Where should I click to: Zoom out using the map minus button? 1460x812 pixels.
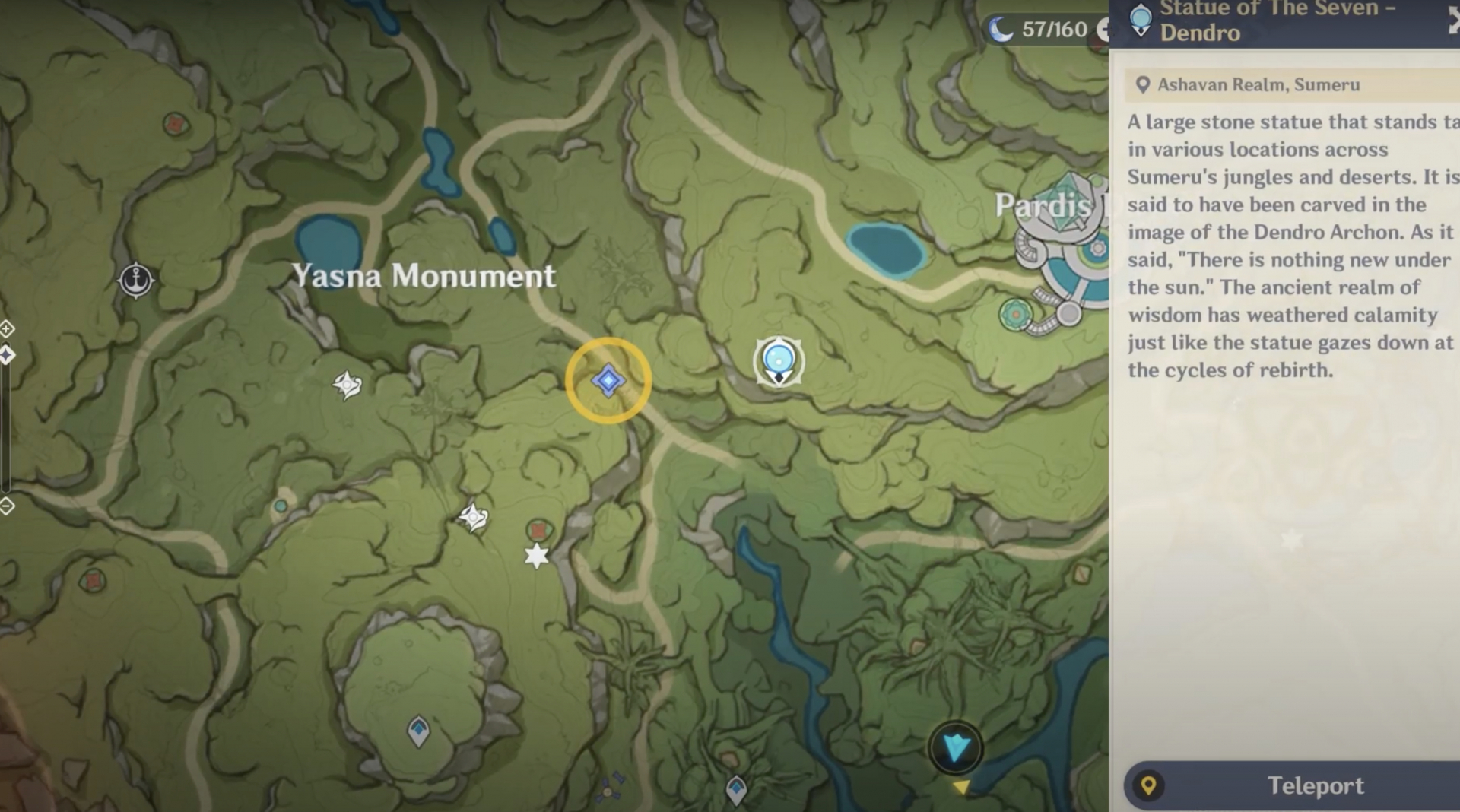6,506
